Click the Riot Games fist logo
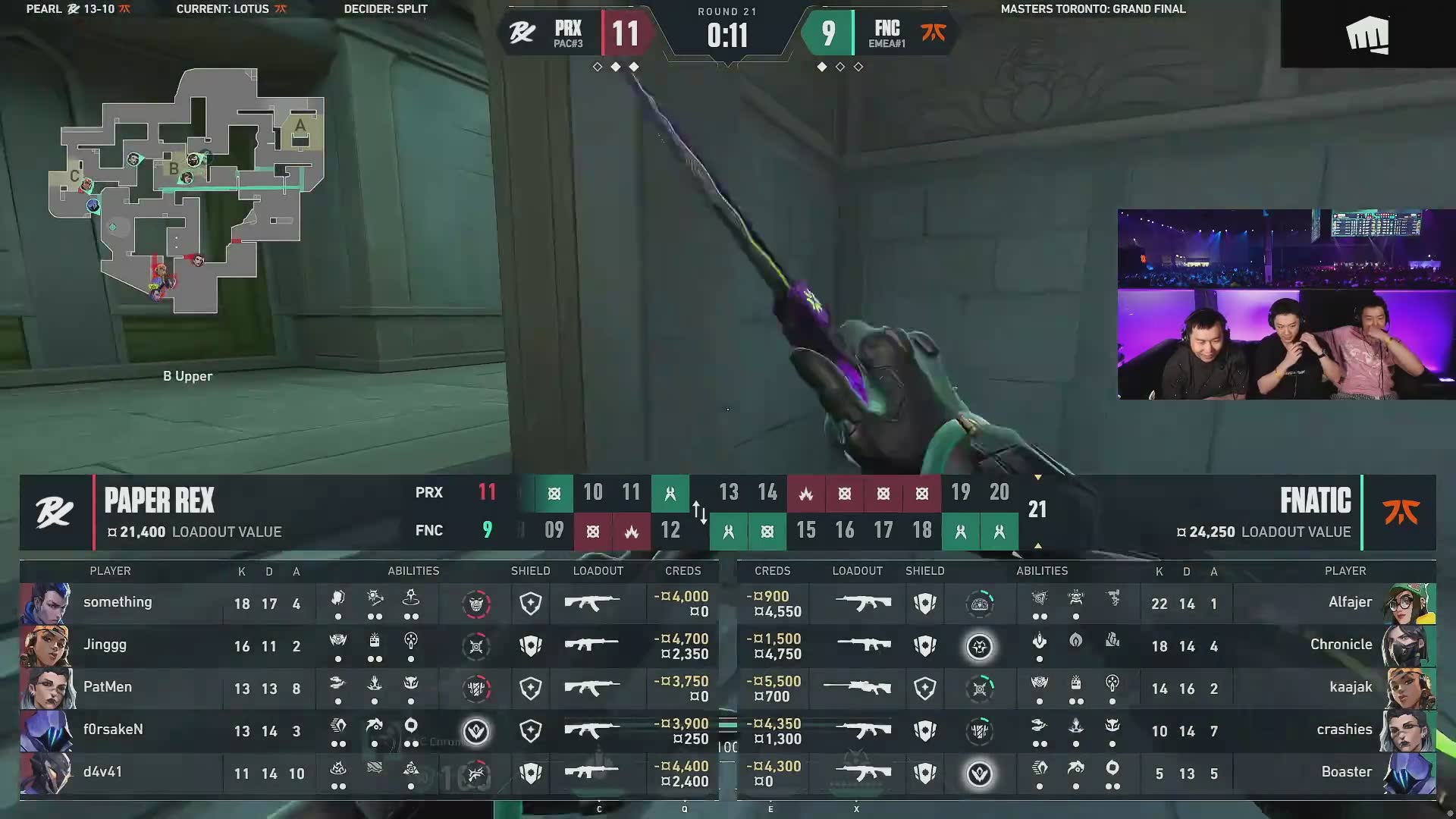1456x819 pixels. tap(1367, 36)
